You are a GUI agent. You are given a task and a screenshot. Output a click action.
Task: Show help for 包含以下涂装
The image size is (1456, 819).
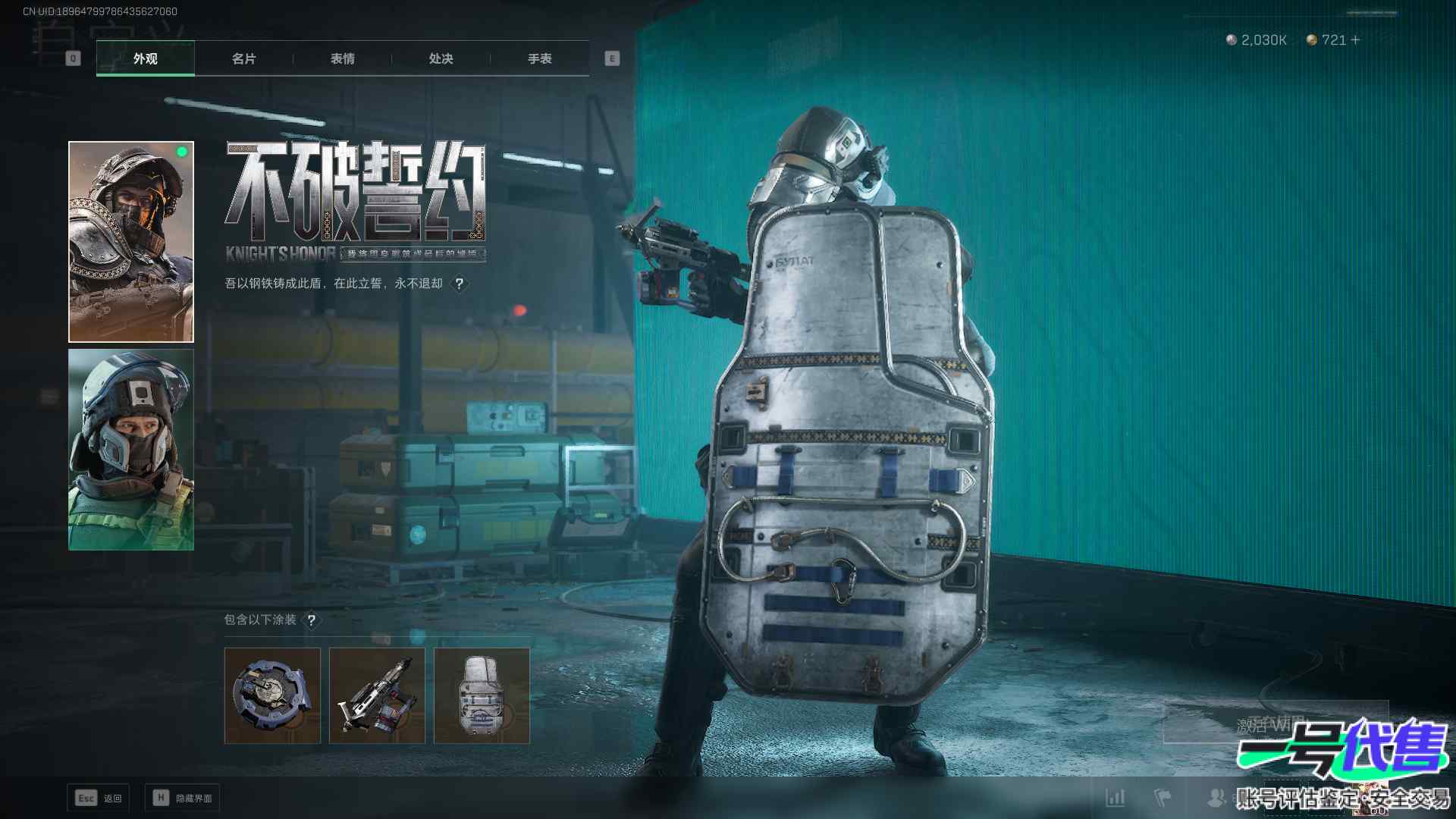311,620
